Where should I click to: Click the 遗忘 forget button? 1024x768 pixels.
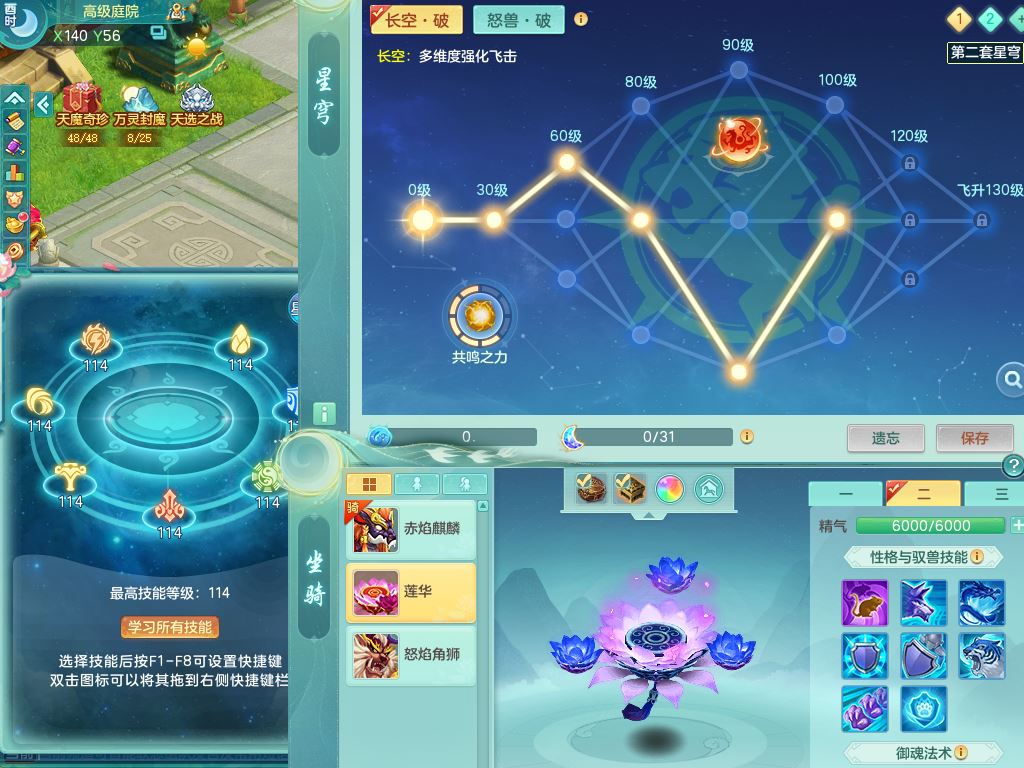click(885, 438)
